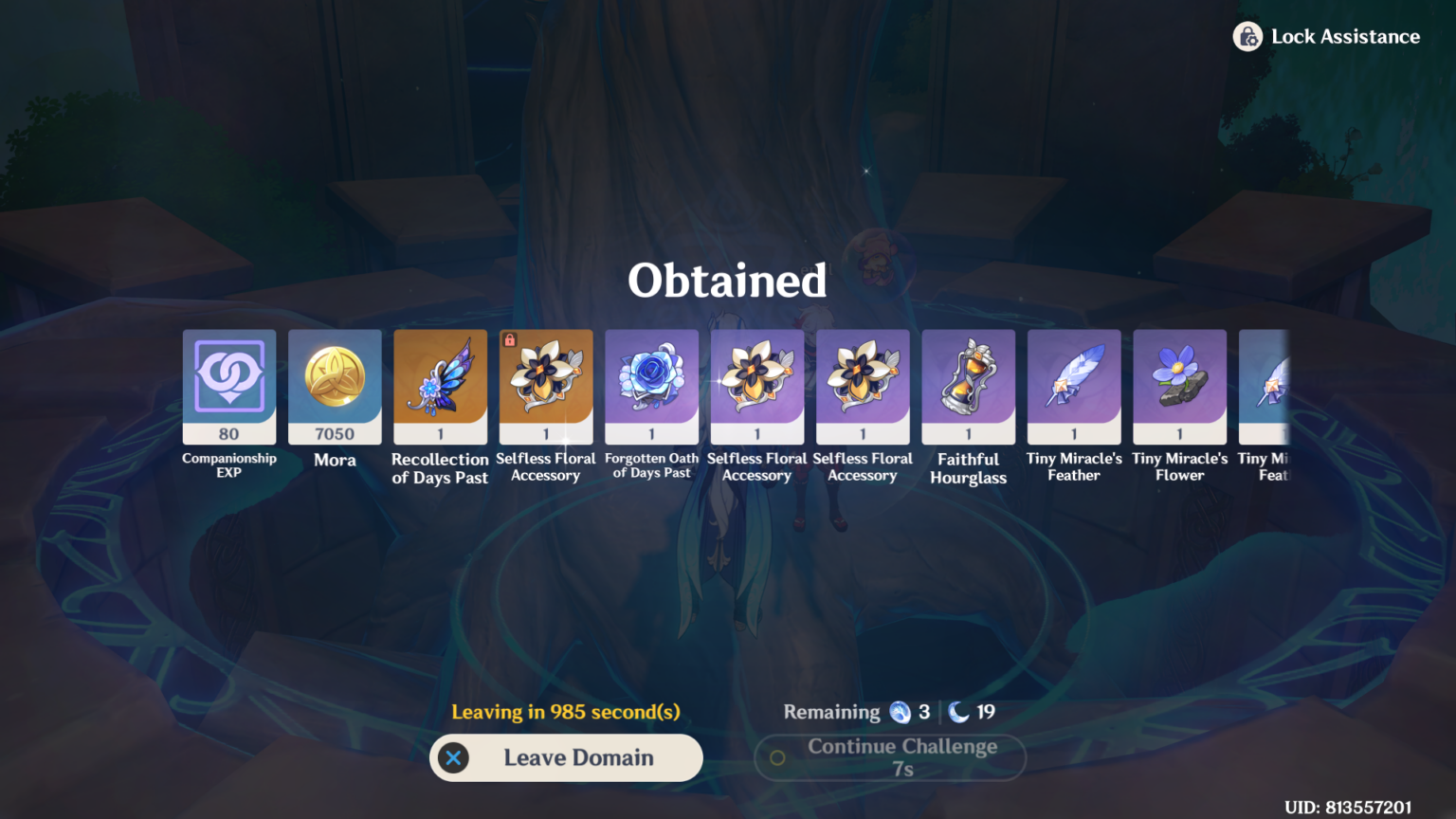Screen dimensions: 1456x819
Task: Click the Companionship EXP reward icon
Action: (x=228, y=386)
